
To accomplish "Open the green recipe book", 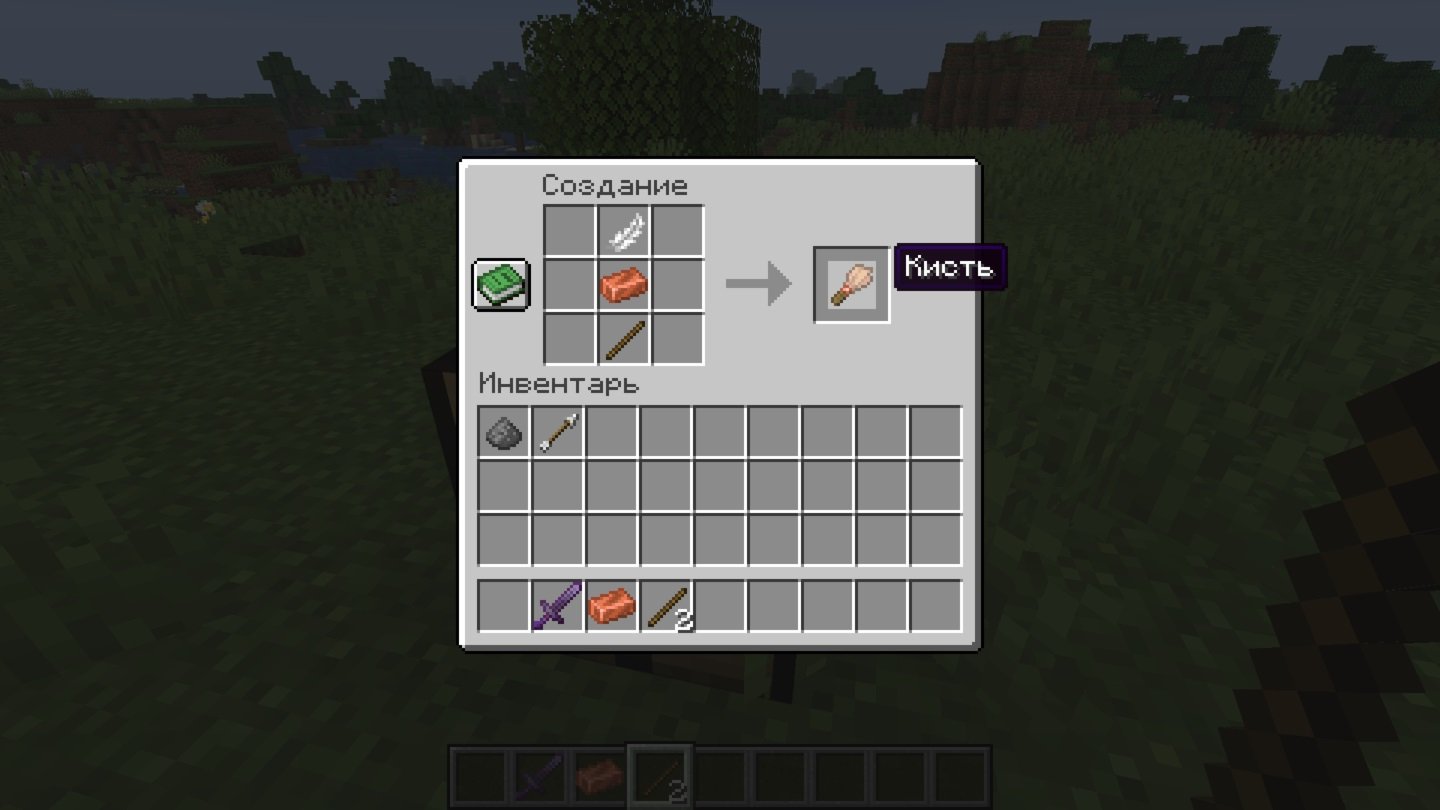I will 501,285.
